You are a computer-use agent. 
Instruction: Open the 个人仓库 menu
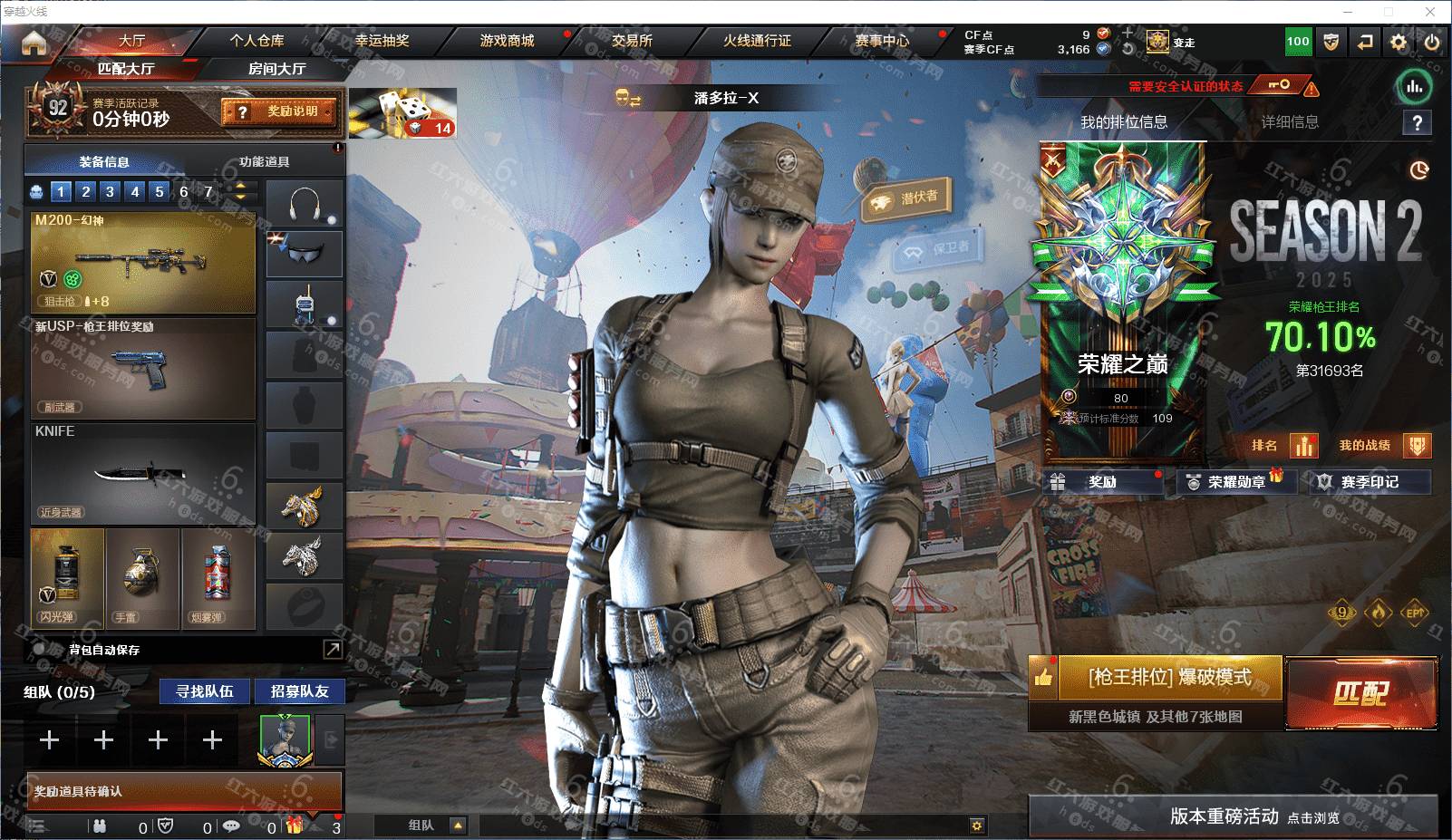[x=257, y=41]
